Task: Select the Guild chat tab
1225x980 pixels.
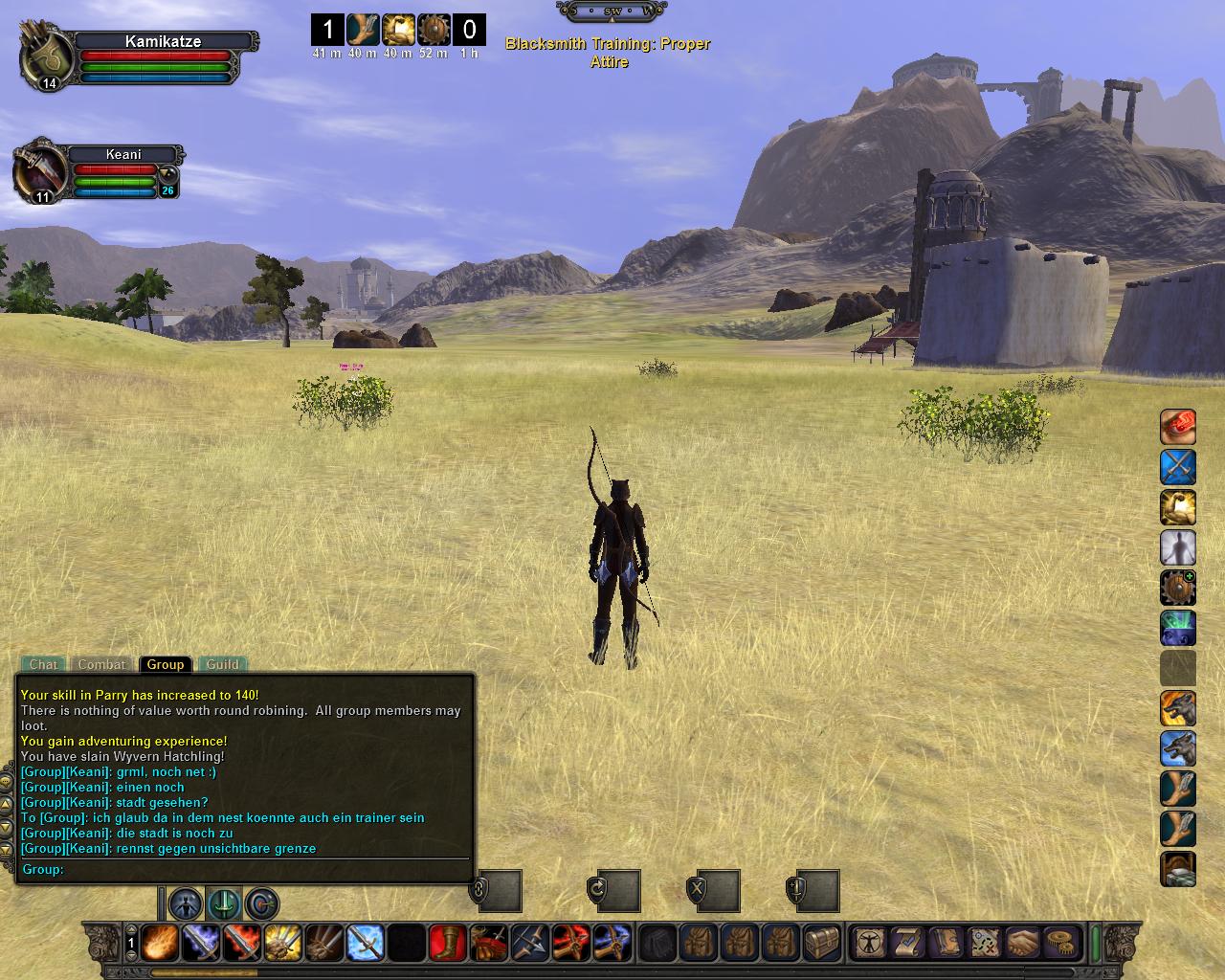Action: 222,664
